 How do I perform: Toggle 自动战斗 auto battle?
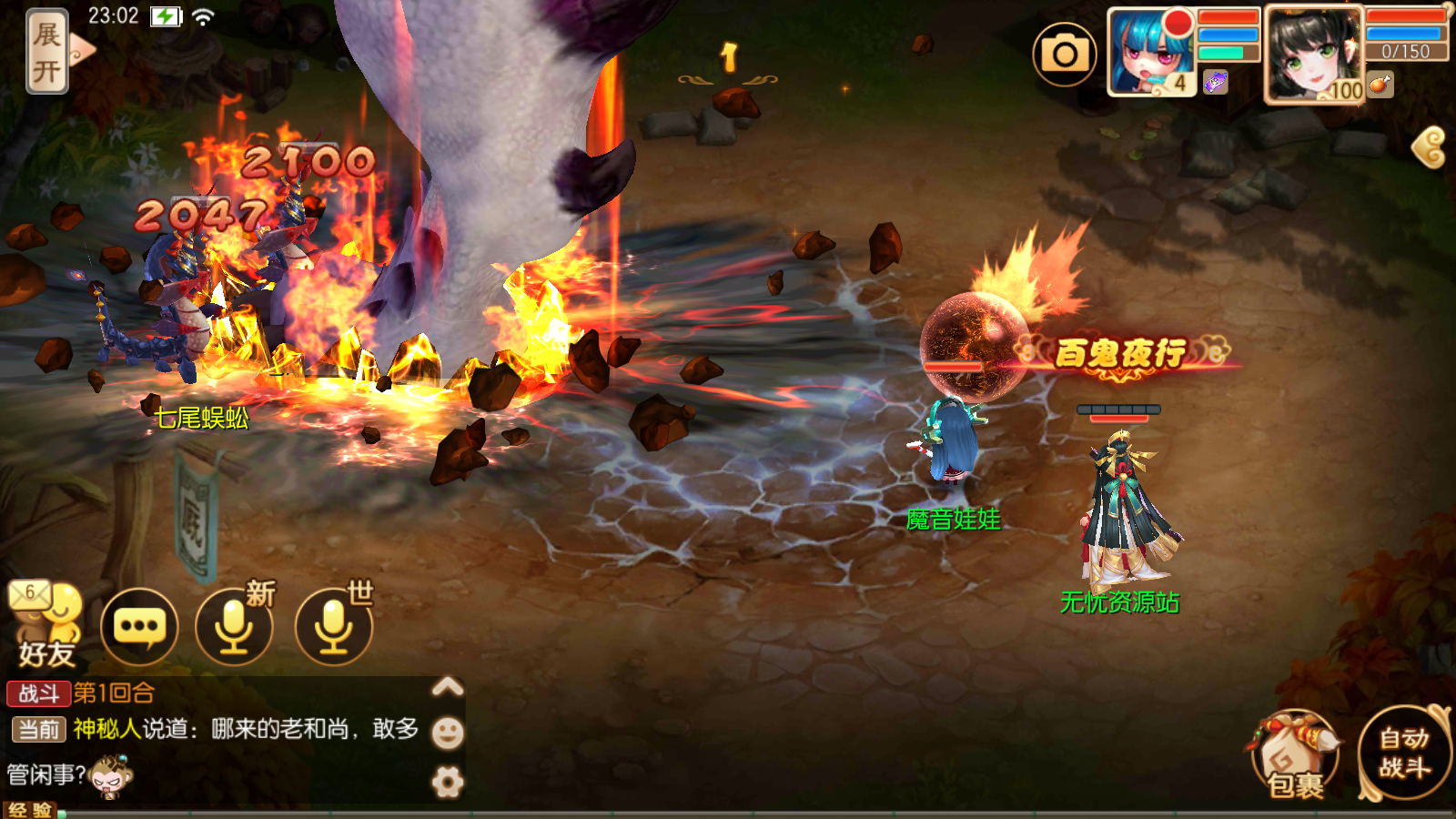click(x=1404, y=753)
